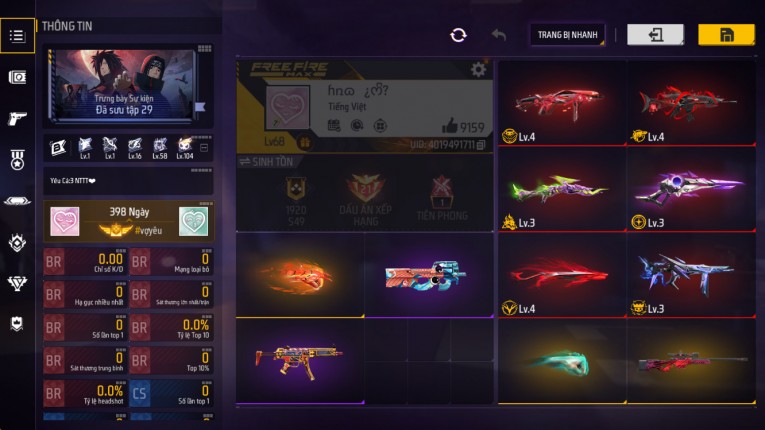The height and width of the screenshot is (430, 765).
Task: Save loadout with the yellow save button
Action: (726, 35)
